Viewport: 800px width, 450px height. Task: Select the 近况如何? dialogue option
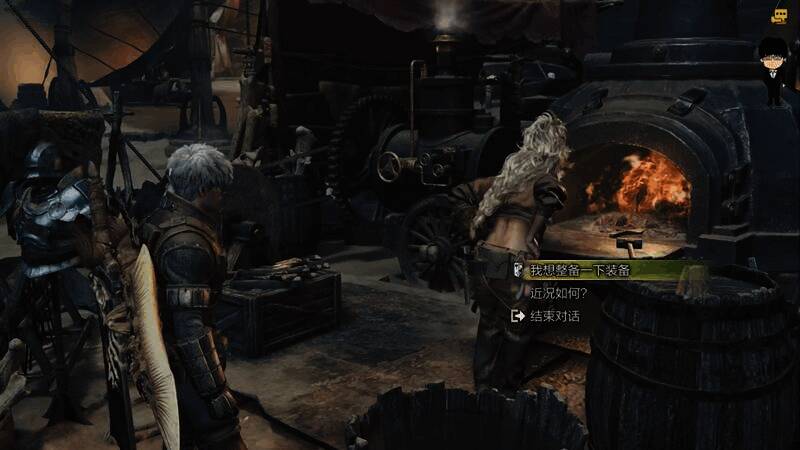point(558,294)
